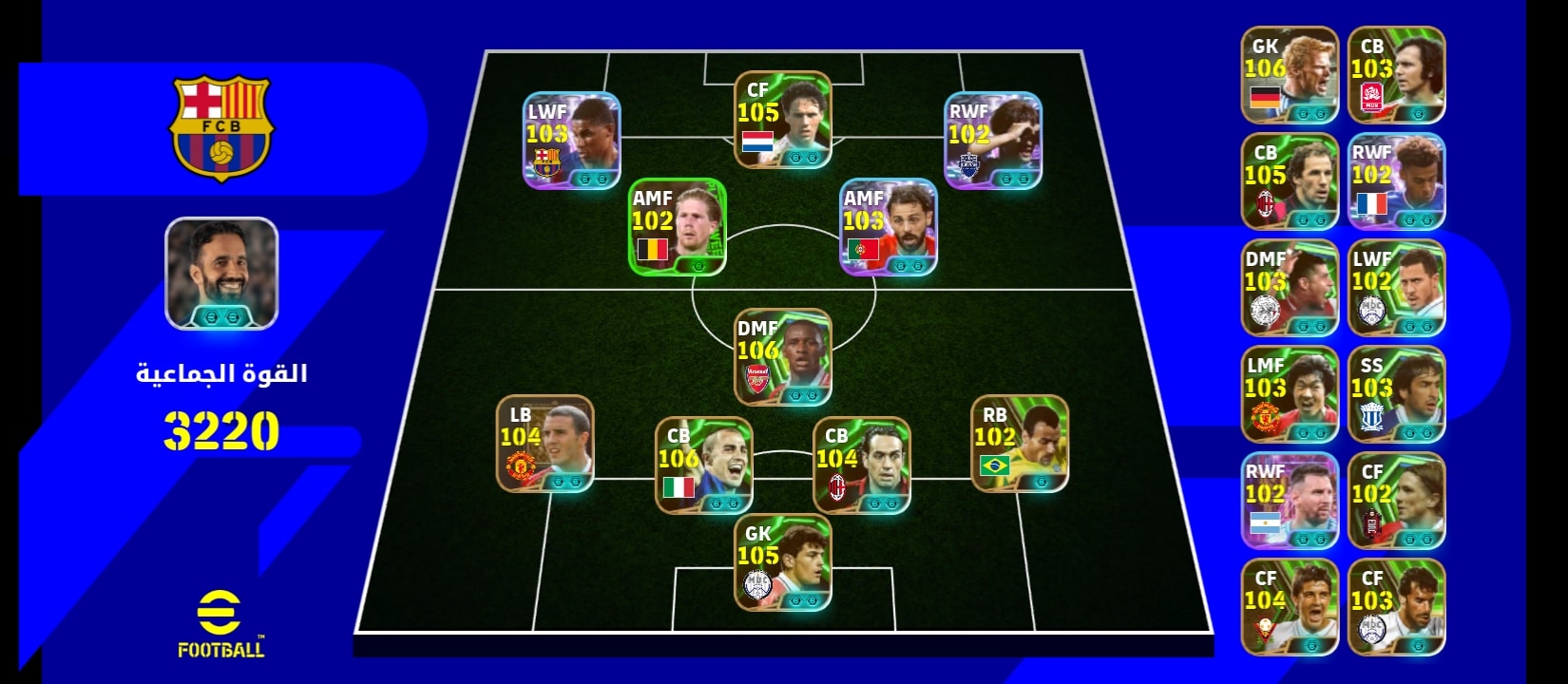Choose the LB 104 player card

click(x=545, y=444)
